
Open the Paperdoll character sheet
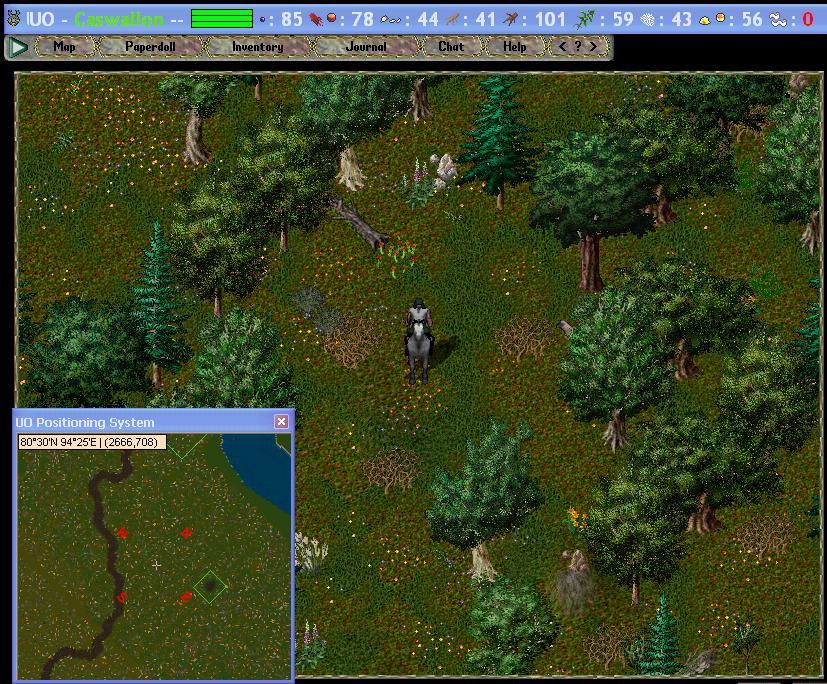point(151,47)
